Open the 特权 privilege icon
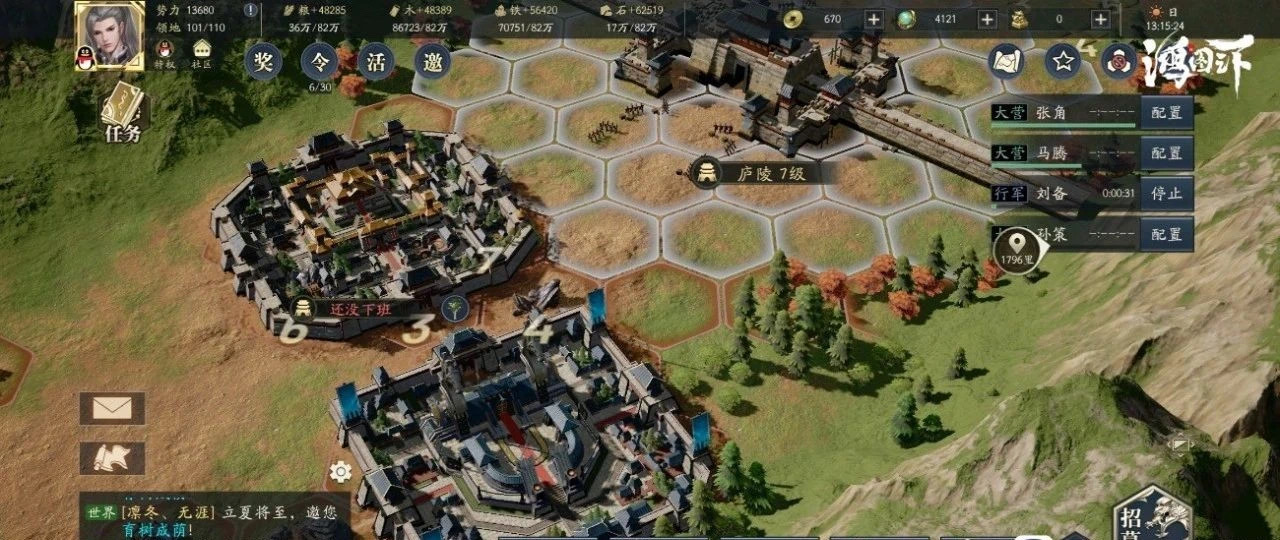Image resolution: width=1280 pixels, height=540 pixels. click(162, 50)
